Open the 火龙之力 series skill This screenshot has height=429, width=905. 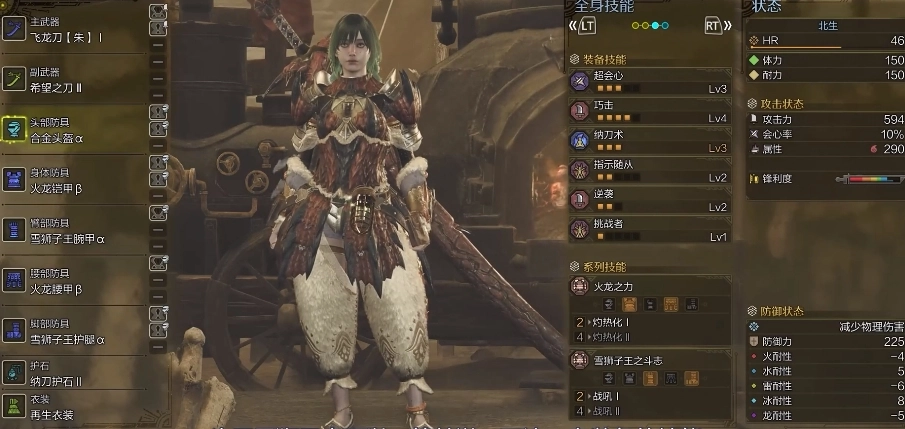pos(648,286)
